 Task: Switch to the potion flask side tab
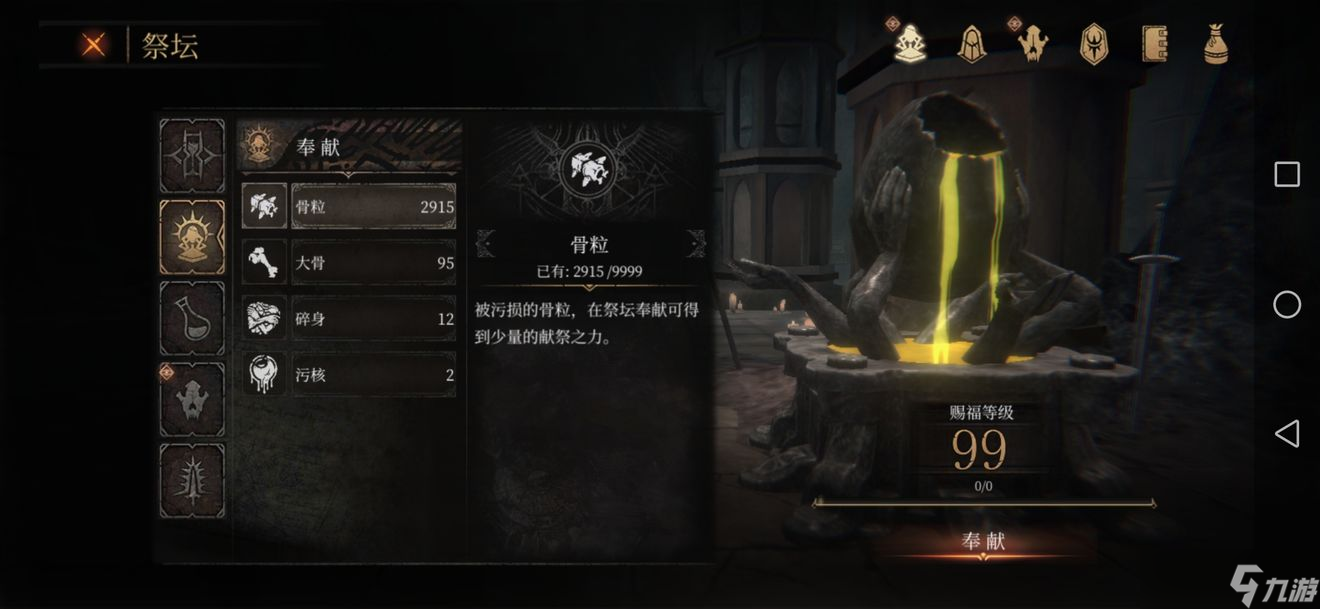pos(192,318)
